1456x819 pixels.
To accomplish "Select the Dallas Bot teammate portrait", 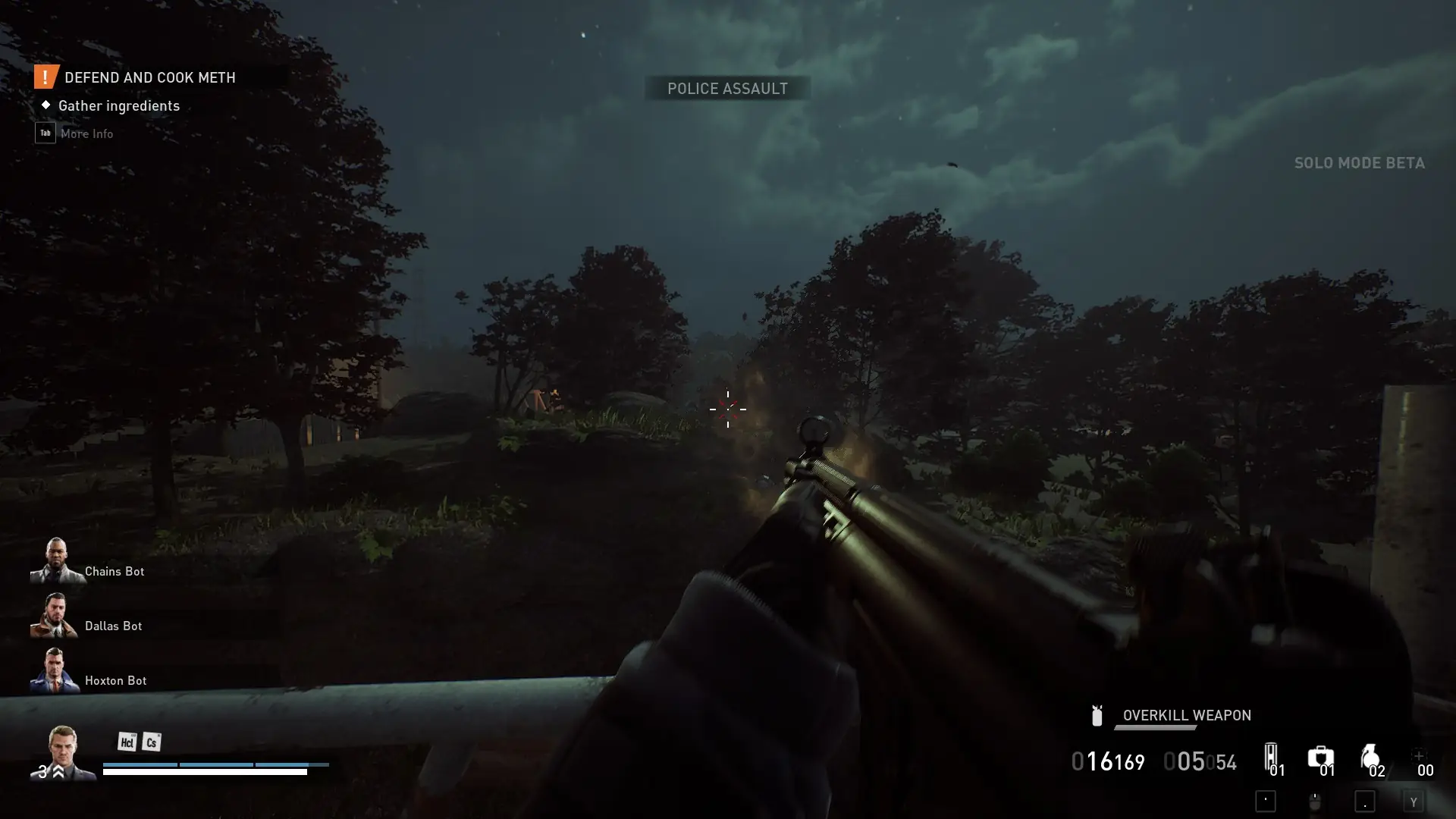I will pos(54,616).
